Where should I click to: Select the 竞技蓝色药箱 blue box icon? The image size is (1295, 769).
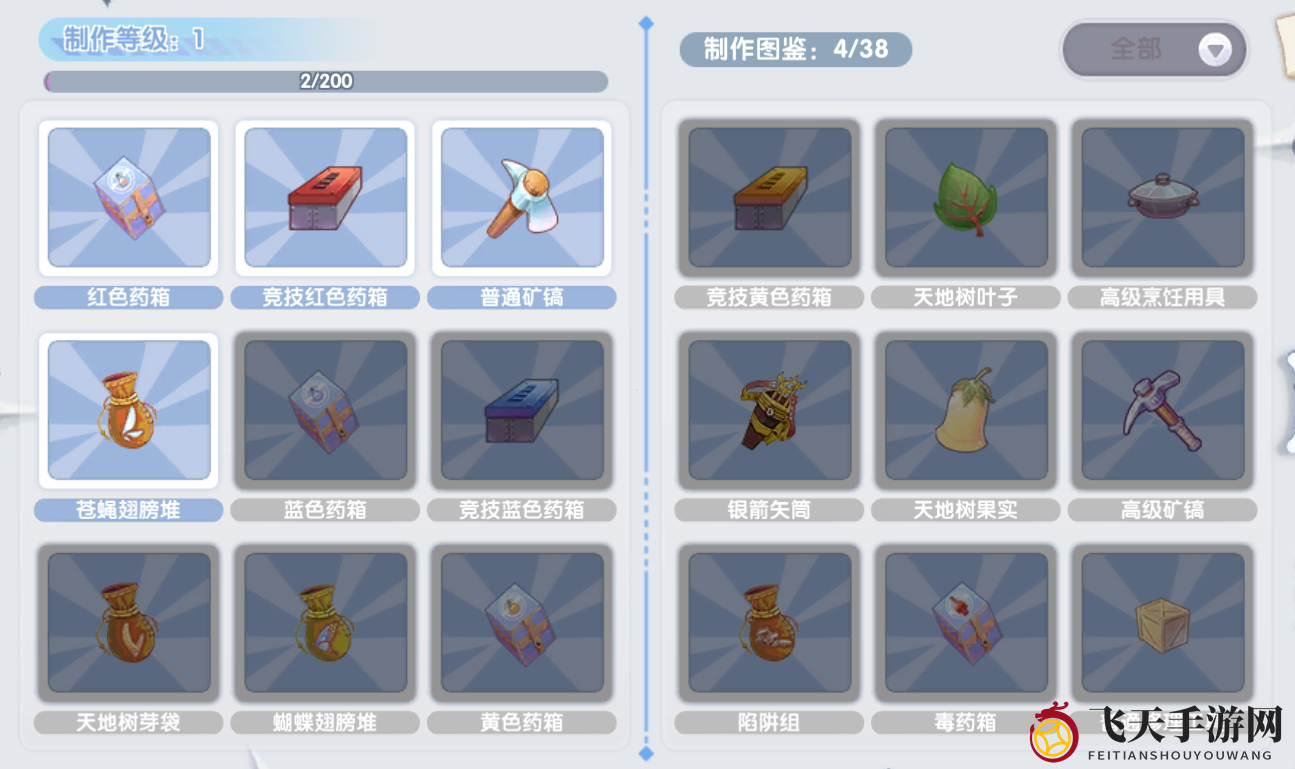[521, 410]
